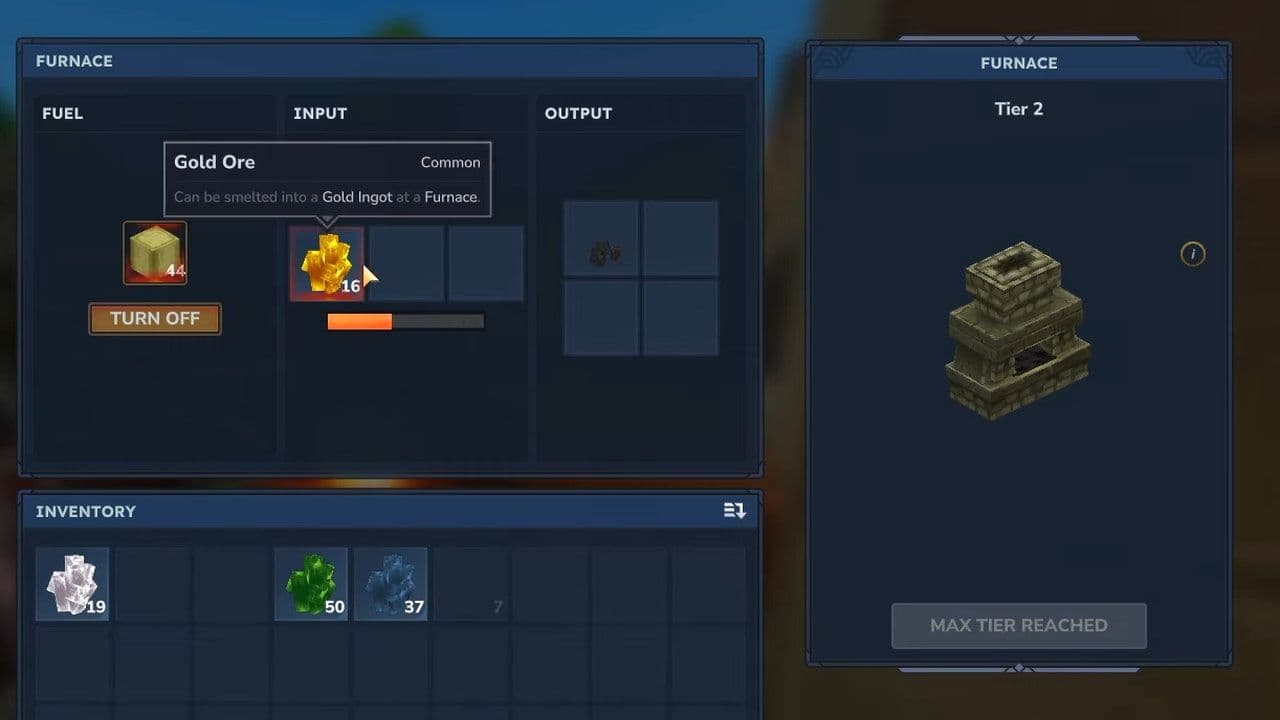Click the sort inventory icon
1280x720 pixels.
coord(734,510)
